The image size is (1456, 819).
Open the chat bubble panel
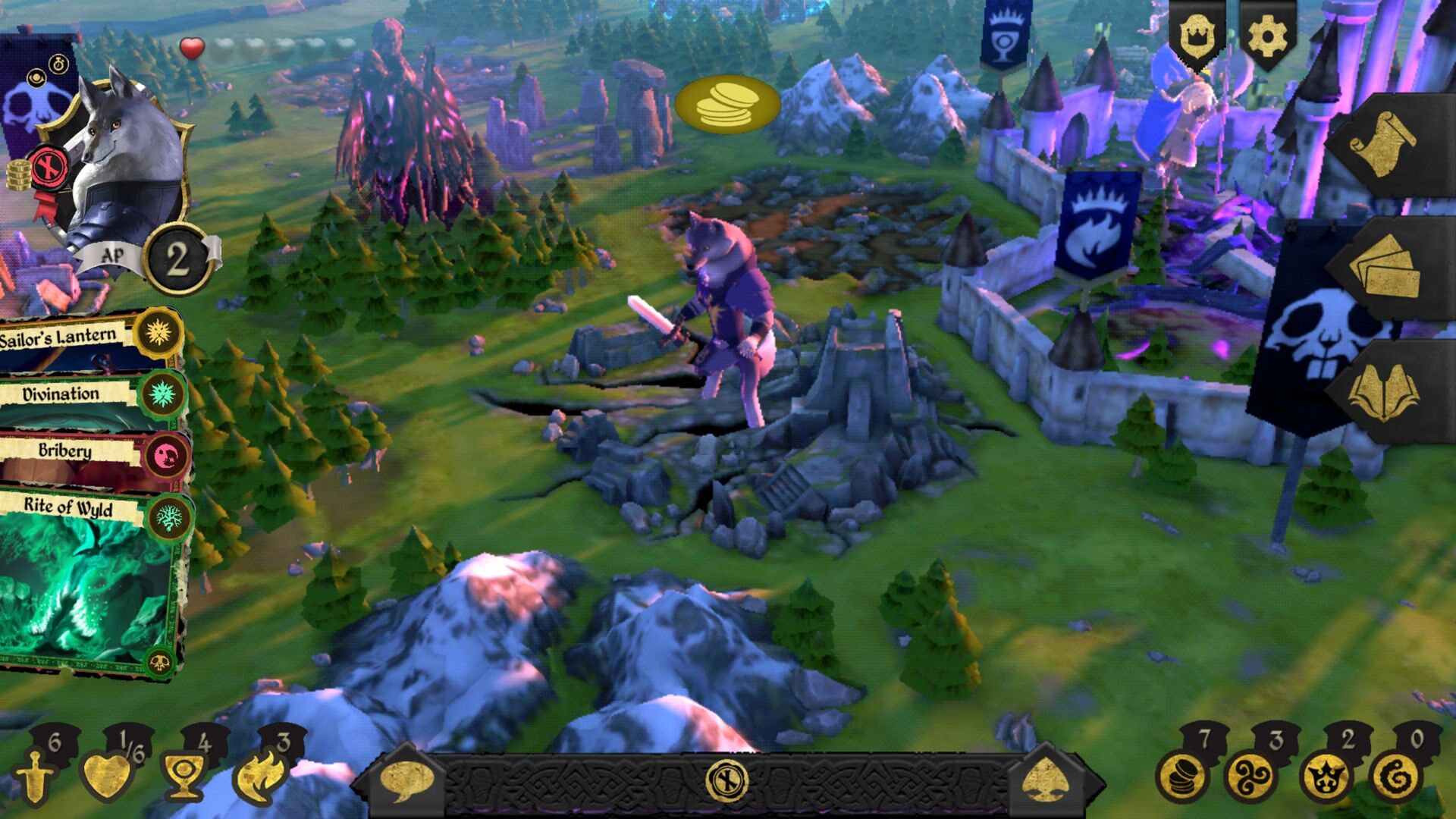click(x=409, y=778)
